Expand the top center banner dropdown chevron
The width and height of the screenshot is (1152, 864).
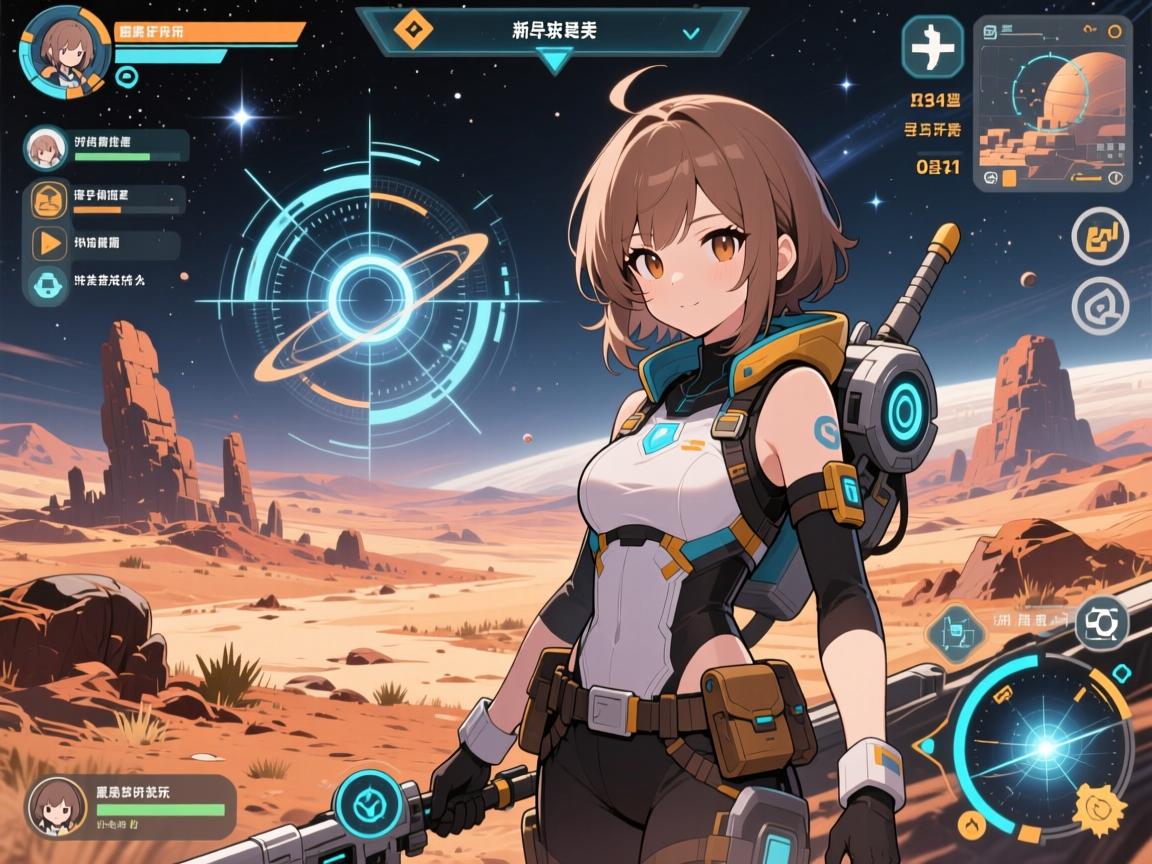pyautogui.click(x=690, y=32)
